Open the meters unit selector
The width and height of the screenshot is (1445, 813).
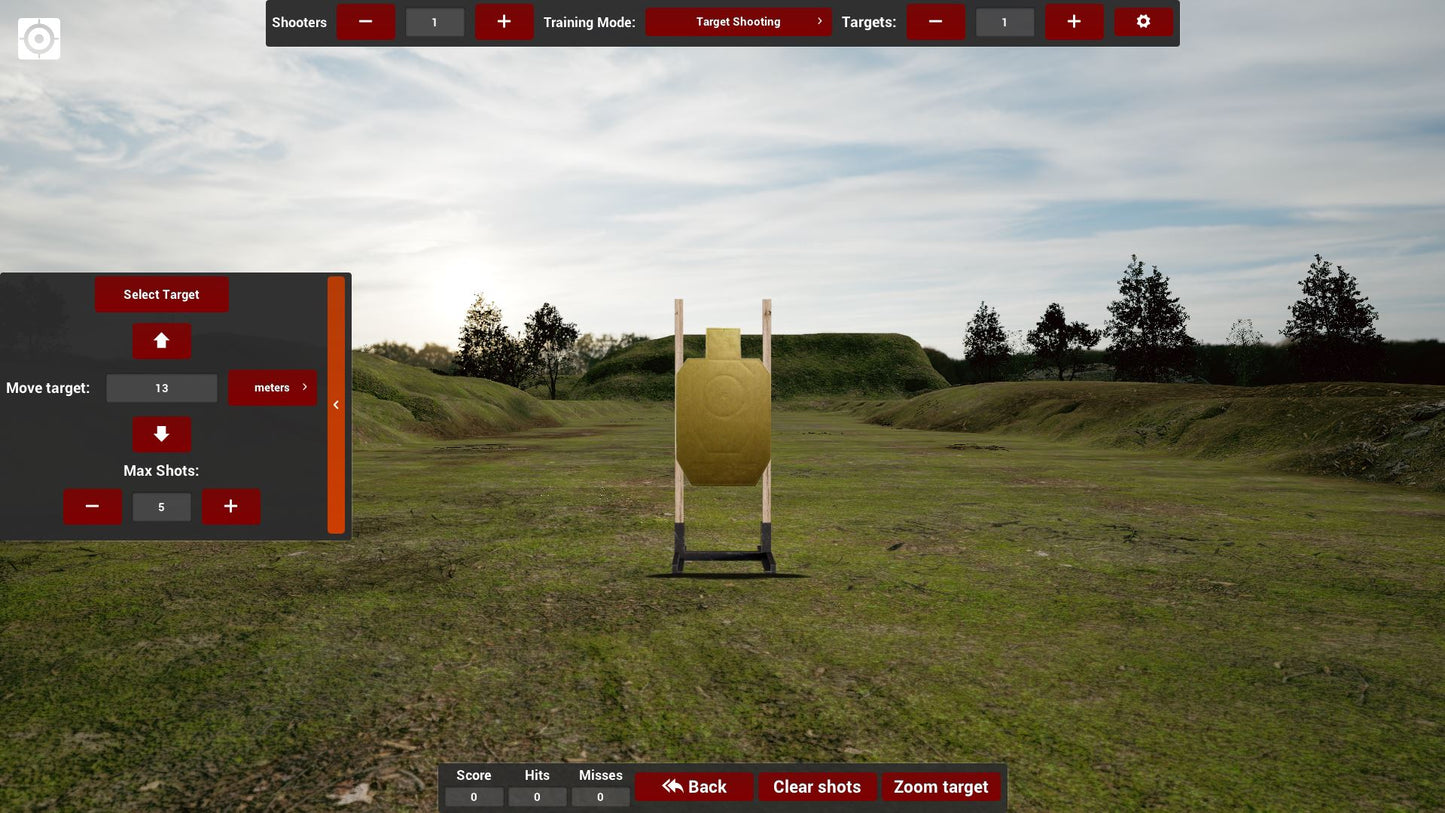[272, 387]
